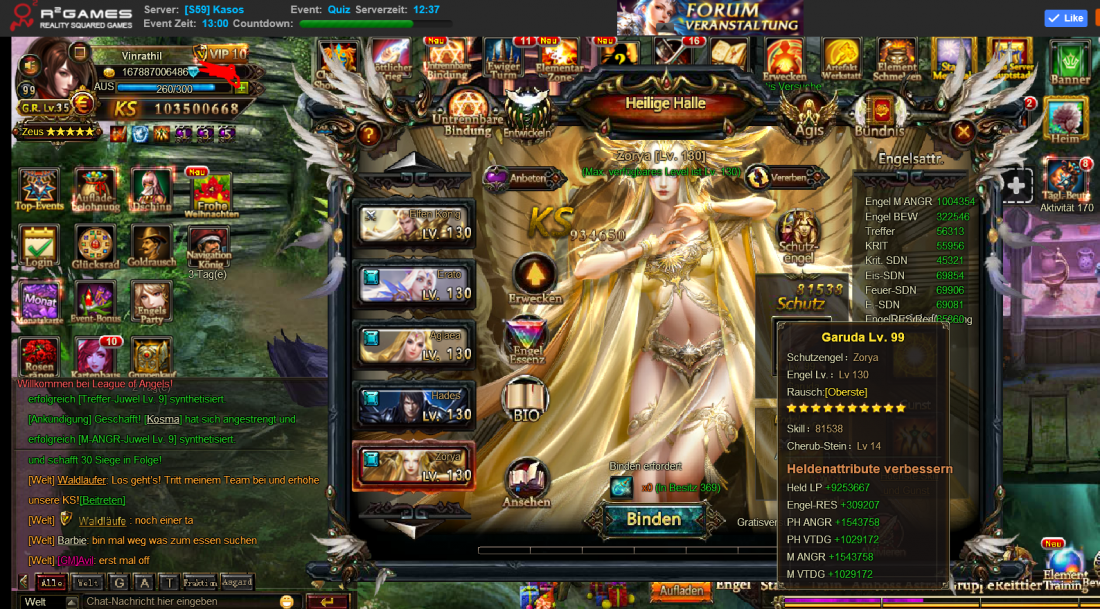Open the Glücksrad wheel icon
The width and height of the screenshot is (1100, 609).
[x=95, y=243]
